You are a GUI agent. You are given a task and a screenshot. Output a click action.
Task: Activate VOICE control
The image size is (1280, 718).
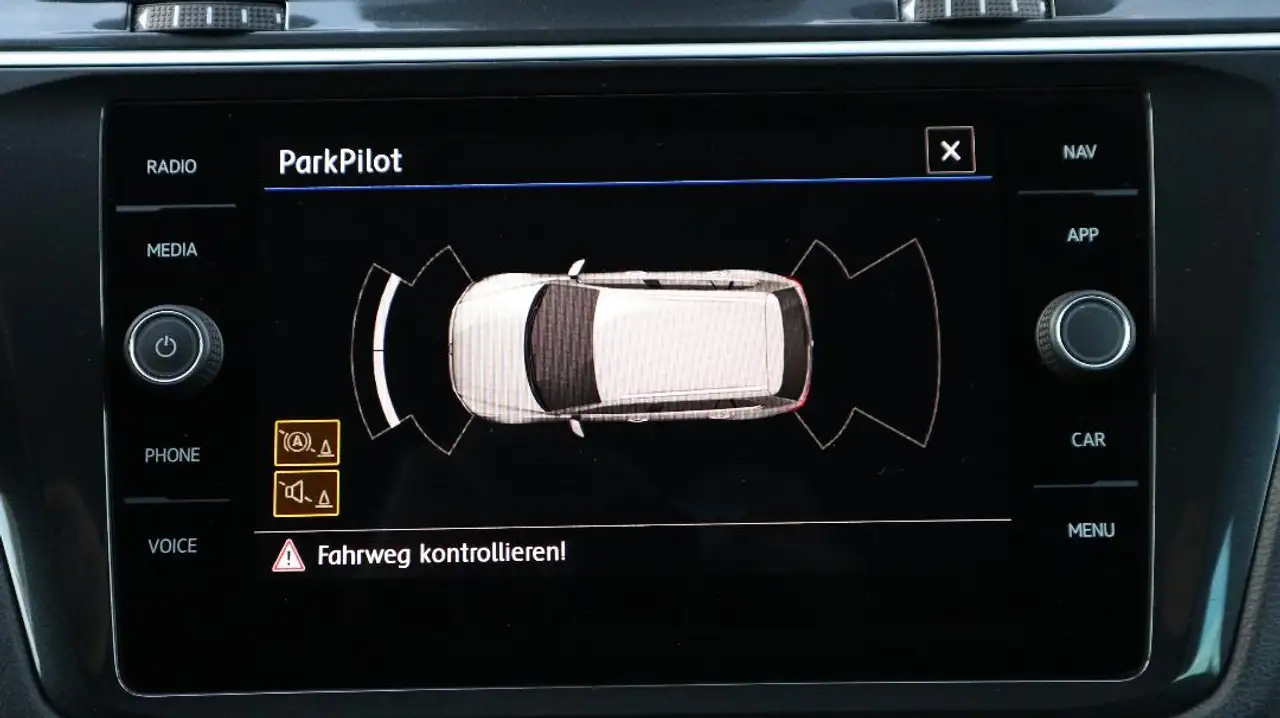pos(172,546)
